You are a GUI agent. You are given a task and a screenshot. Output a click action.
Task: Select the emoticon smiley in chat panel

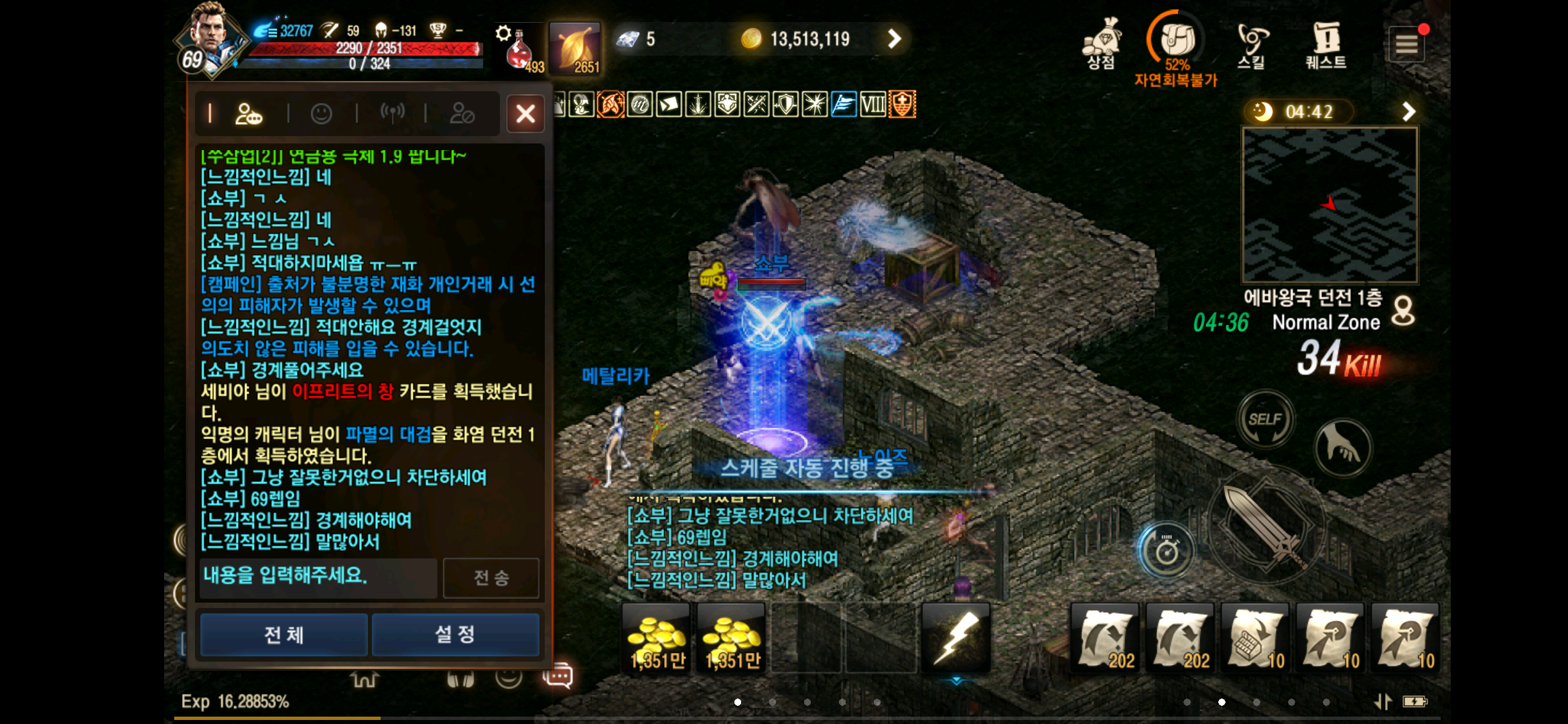pyautogui.click(x=322, y=113)
